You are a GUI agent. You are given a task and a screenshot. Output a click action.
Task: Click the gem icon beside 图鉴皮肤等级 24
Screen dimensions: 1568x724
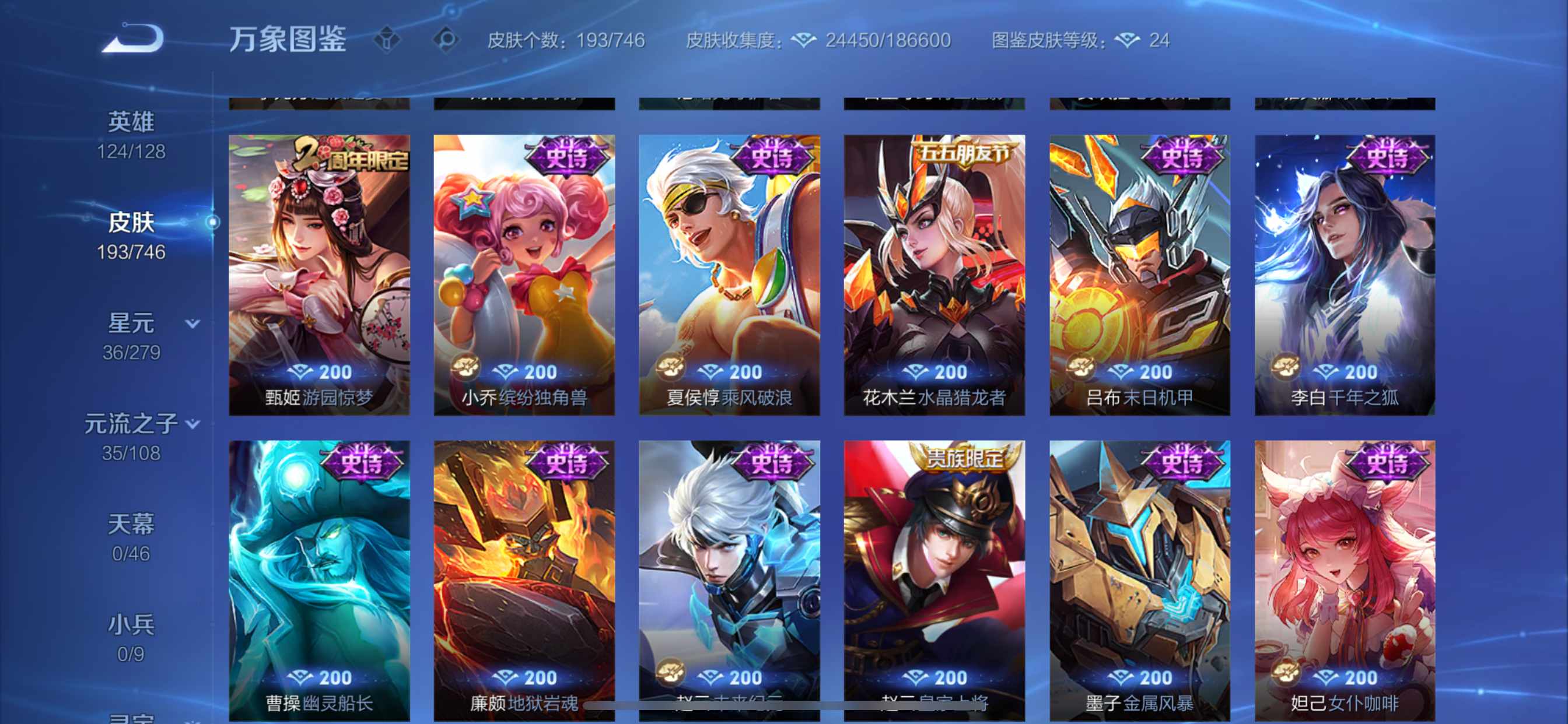coord(1129,39)
